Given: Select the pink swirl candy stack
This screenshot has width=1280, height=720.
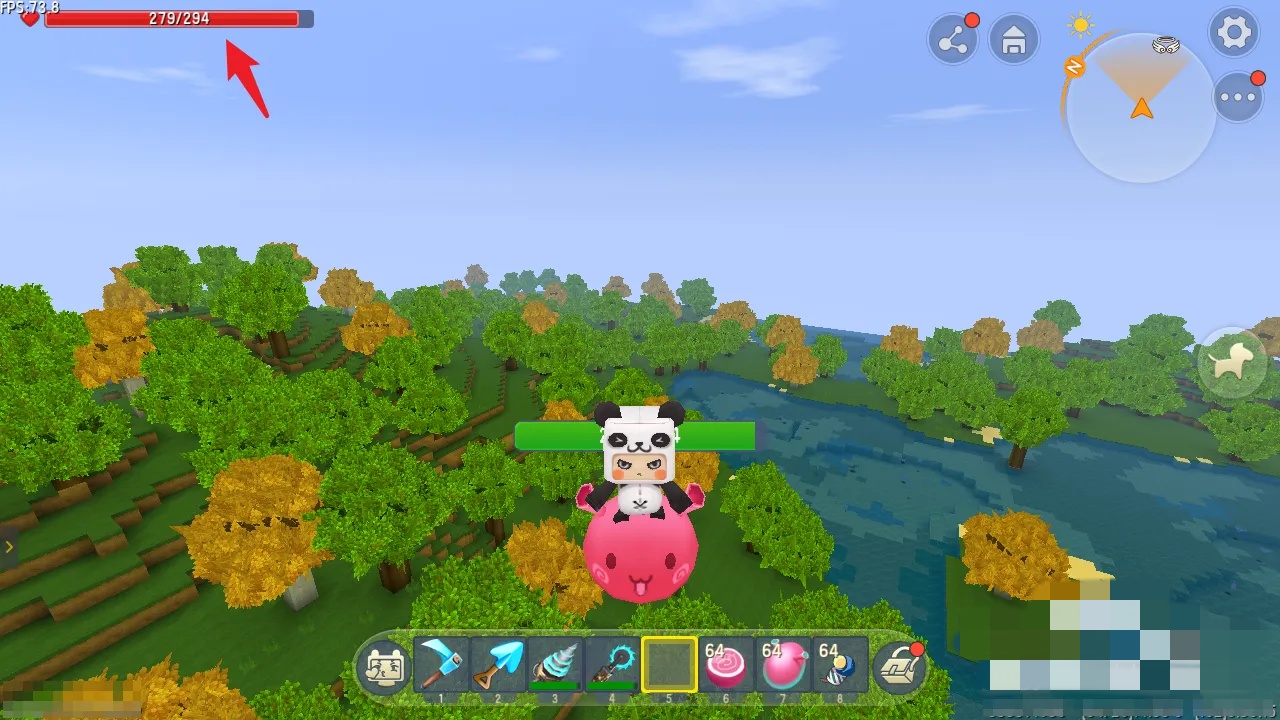Looking at the screenshot, I should coord(726,665).
